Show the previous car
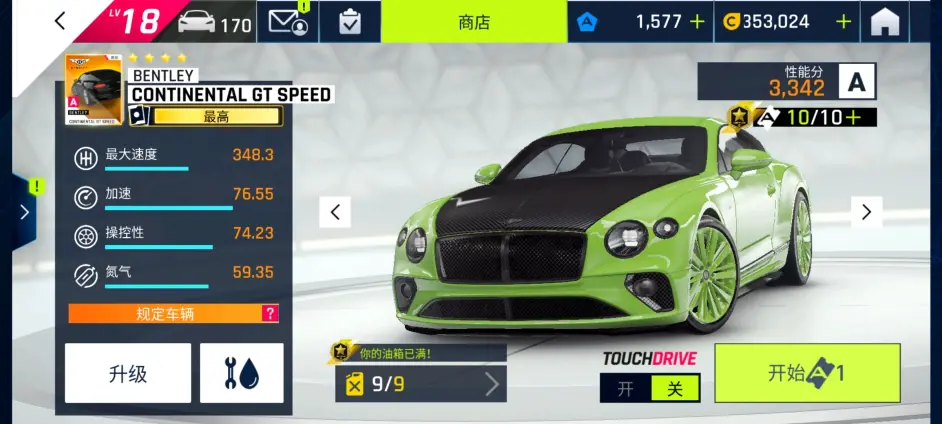Screen dimensions: 942x424 click(335, 212)
